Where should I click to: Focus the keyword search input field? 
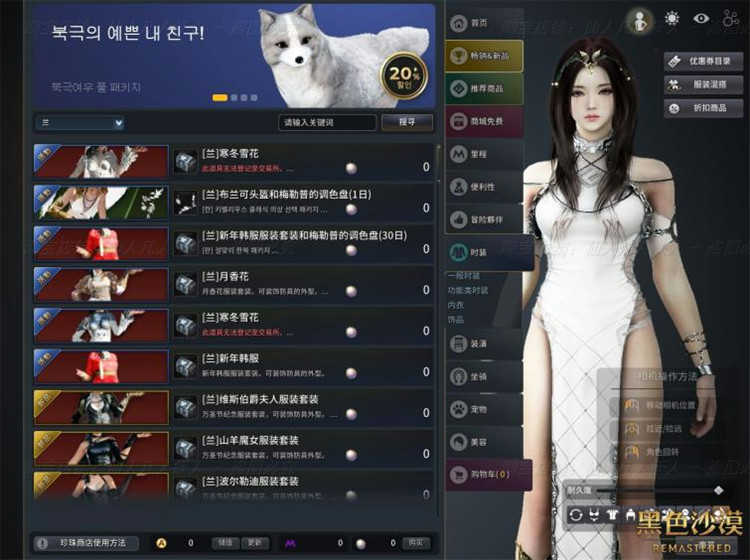coord(327,122)
